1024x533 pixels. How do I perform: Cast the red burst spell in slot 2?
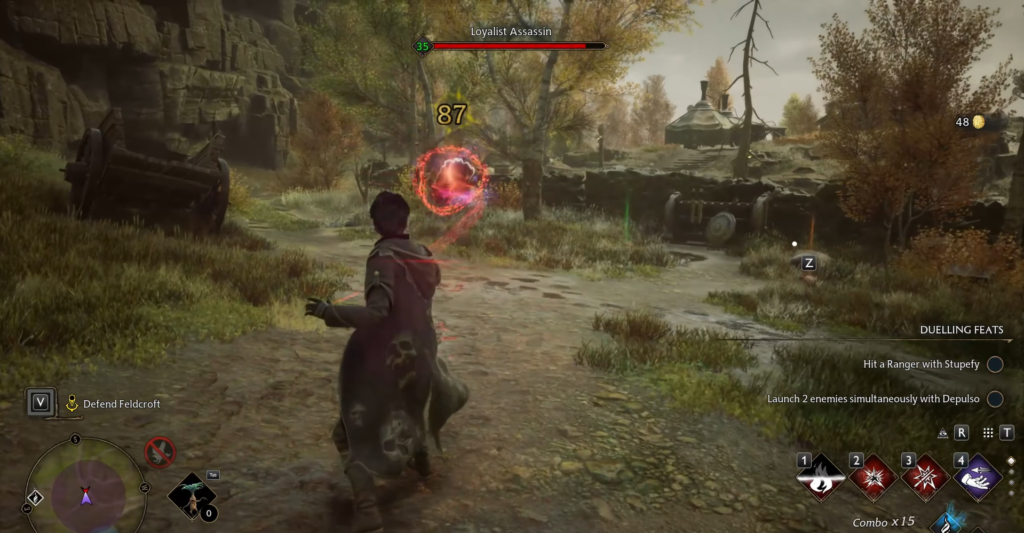[873, 478]
